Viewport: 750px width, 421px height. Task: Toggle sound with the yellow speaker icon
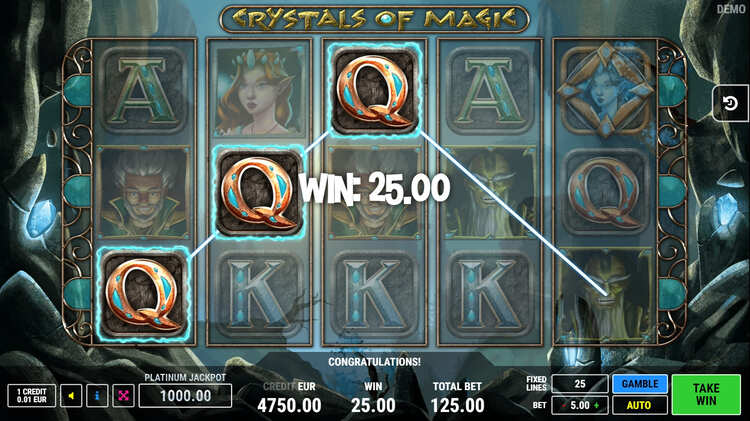tap(71, 396)
